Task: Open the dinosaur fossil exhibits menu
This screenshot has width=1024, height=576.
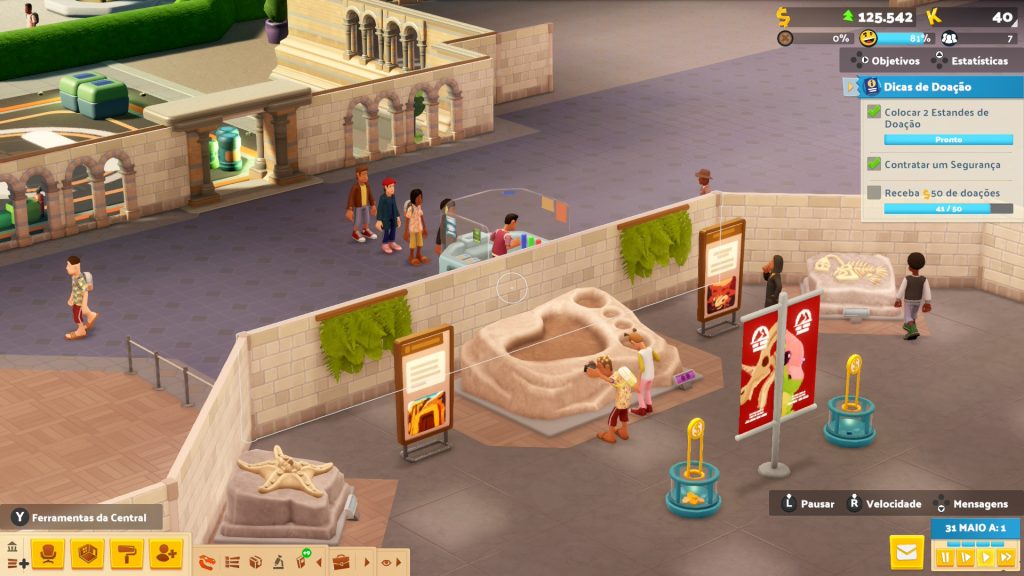Action: [208, 562]
